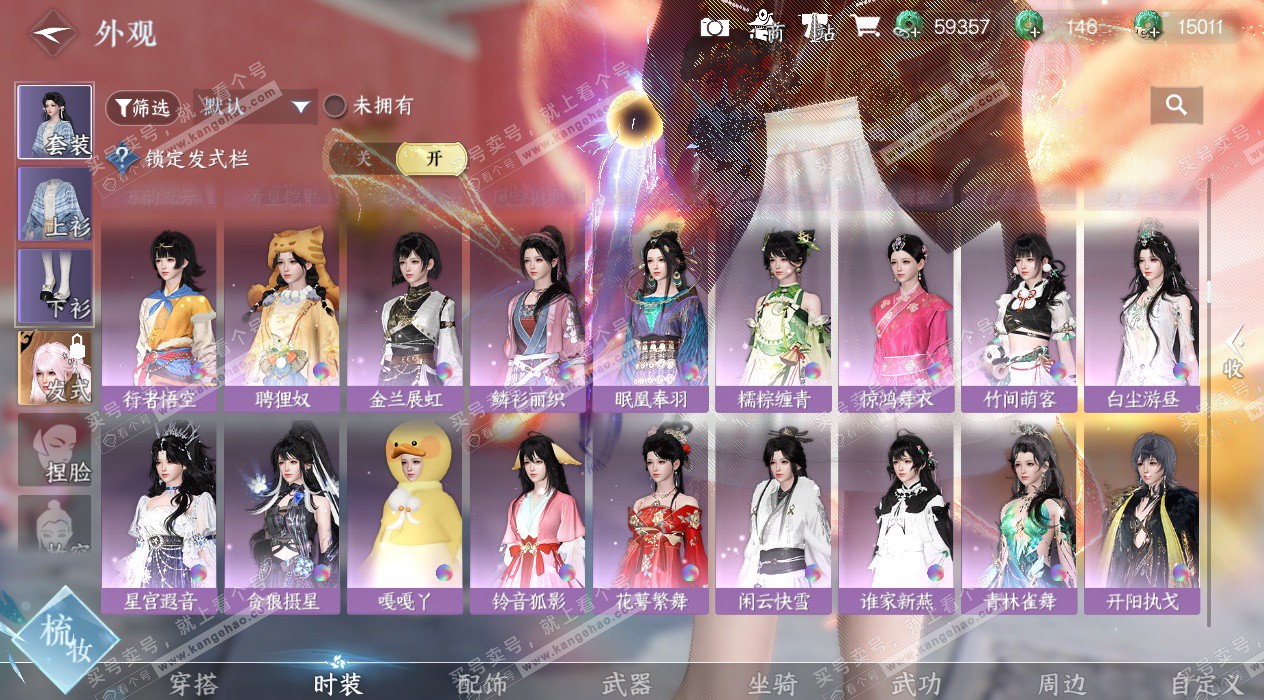The height and width of the screenshot is (700, 1264).
Task: Open the 捏脸 face customization category
Action: [55, 450]
